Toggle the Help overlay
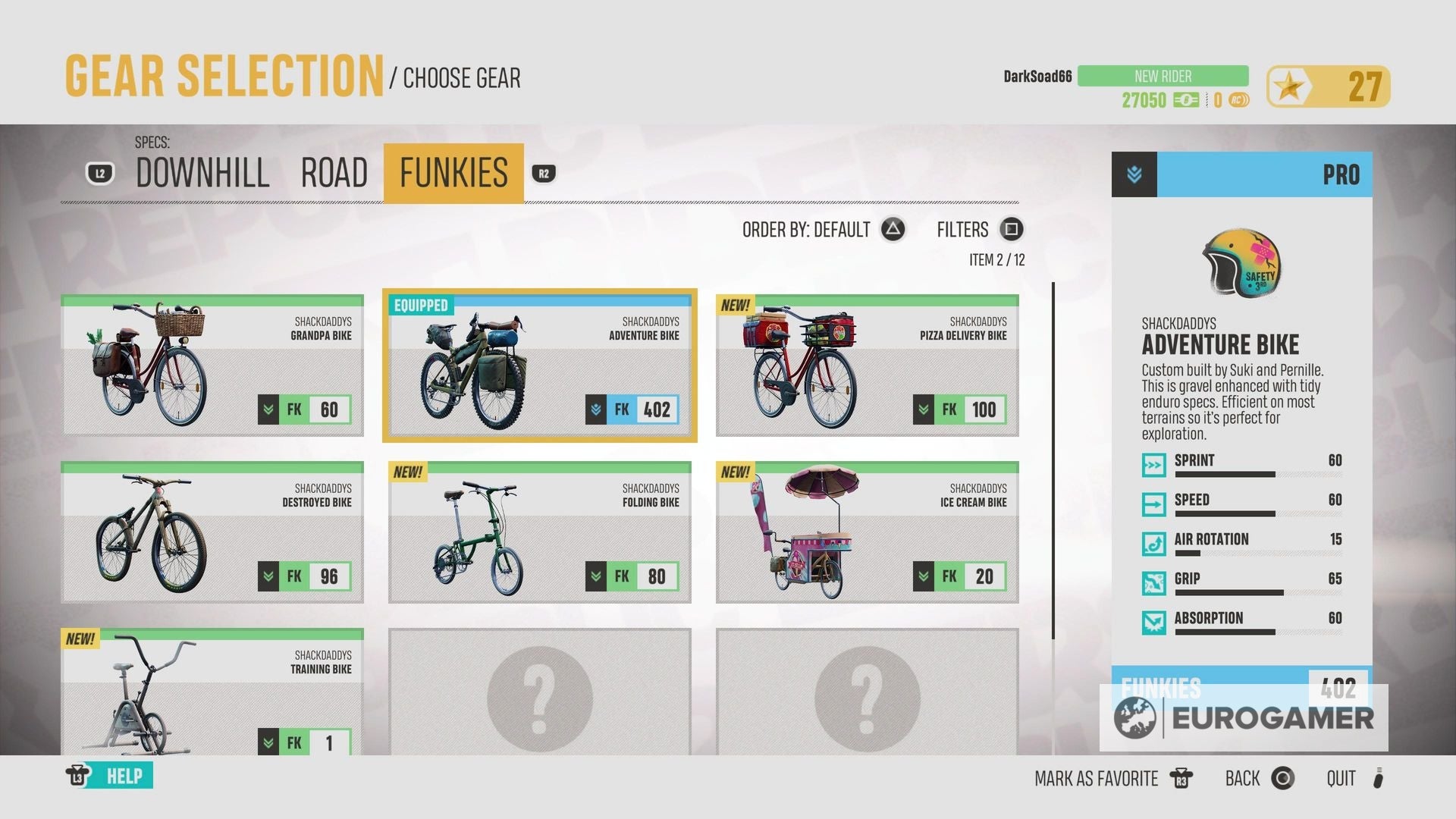The height and width of the screenshot is (819, 1456). (x=110, y=776)
